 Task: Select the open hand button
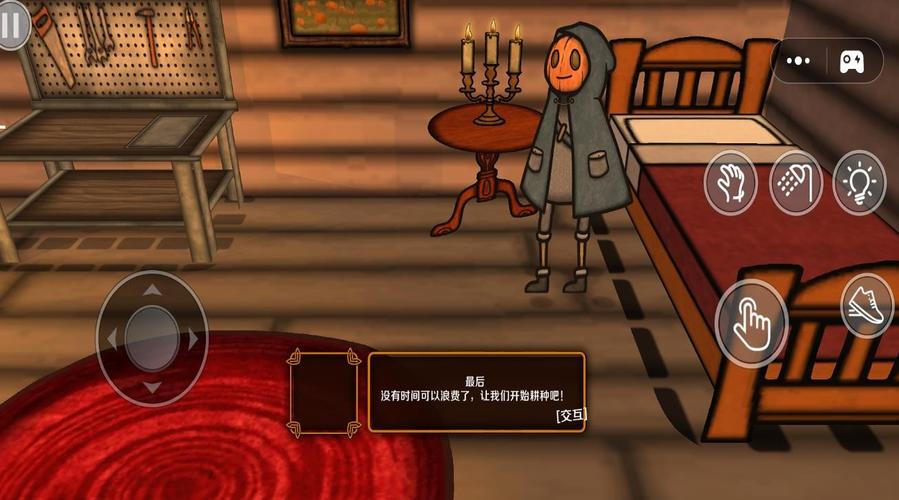point(730,183)
